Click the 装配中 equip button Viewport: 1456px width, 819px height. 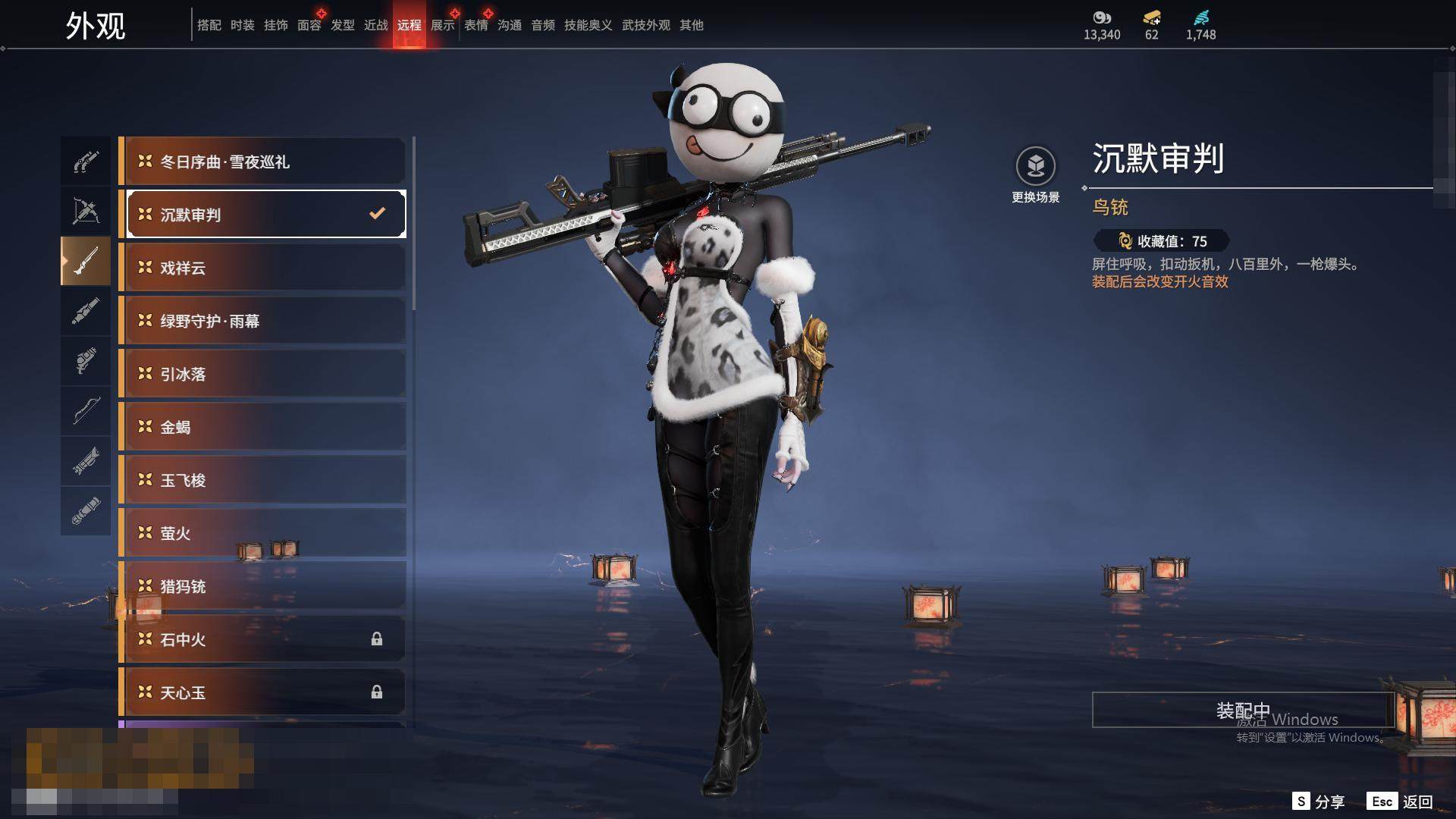click(1242, 710)
